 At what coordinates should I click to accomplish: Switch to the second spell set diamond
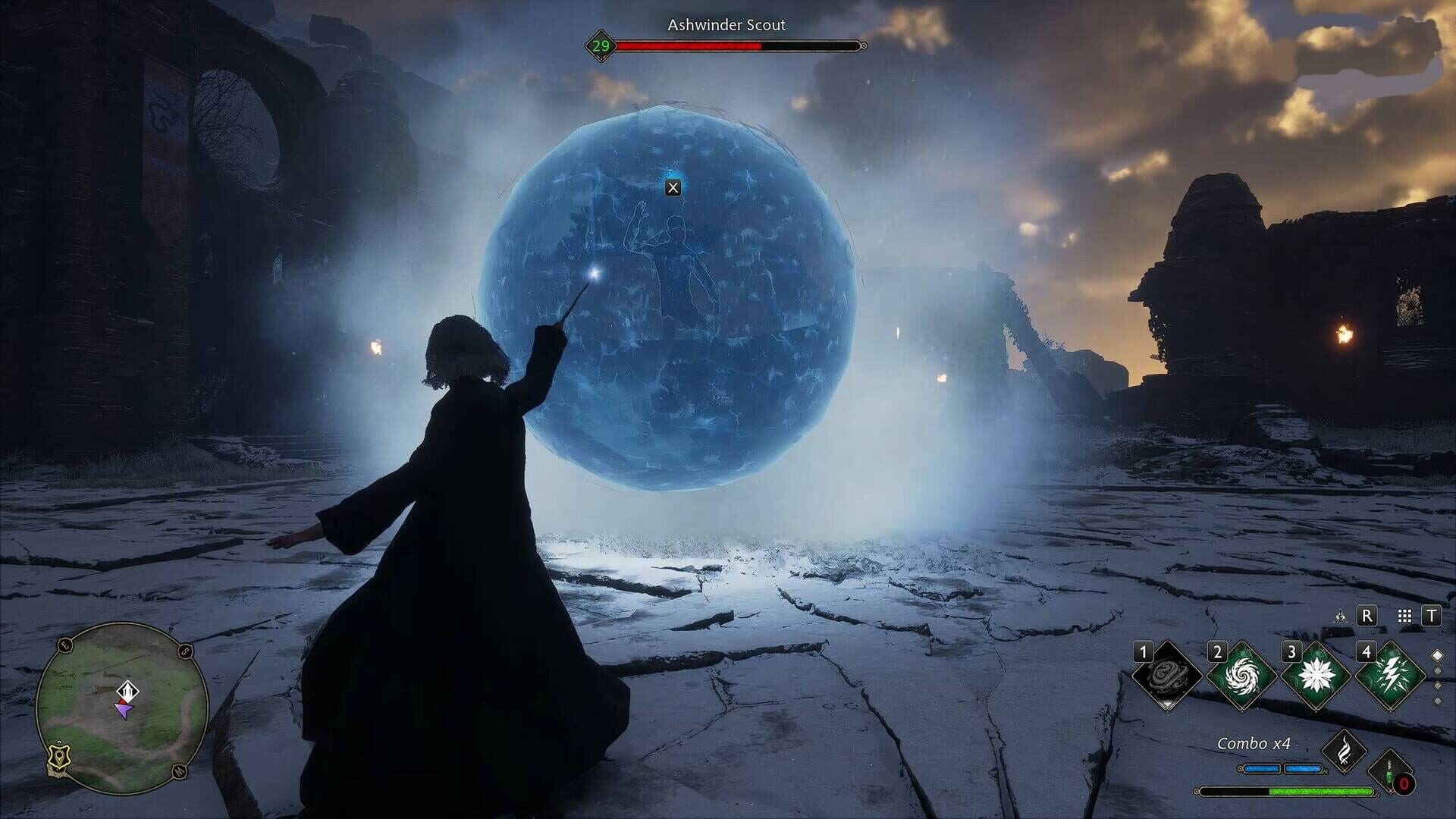[x=1437, y=670]
